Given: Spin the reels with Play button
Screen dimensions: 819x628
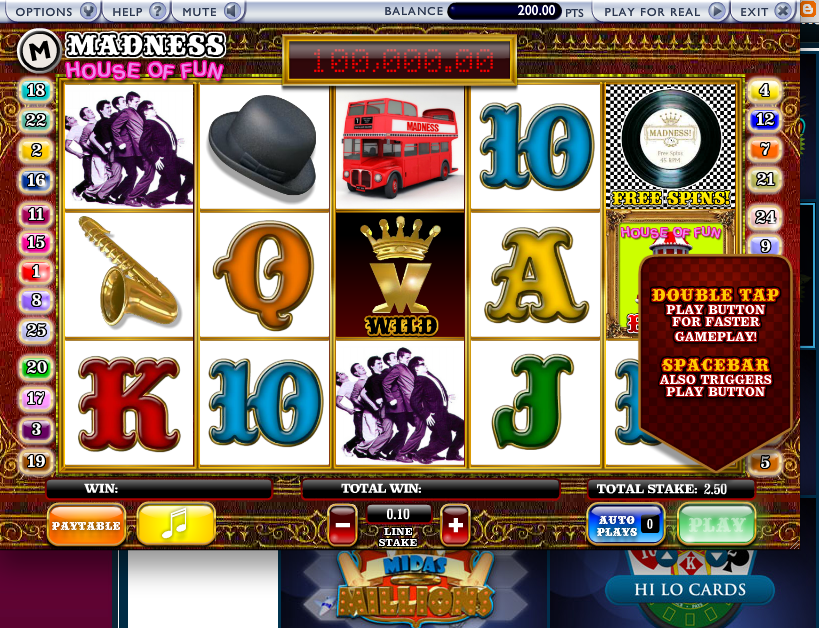Looking at the screenshot, I should pyautogui.click(x=716, y=524).
